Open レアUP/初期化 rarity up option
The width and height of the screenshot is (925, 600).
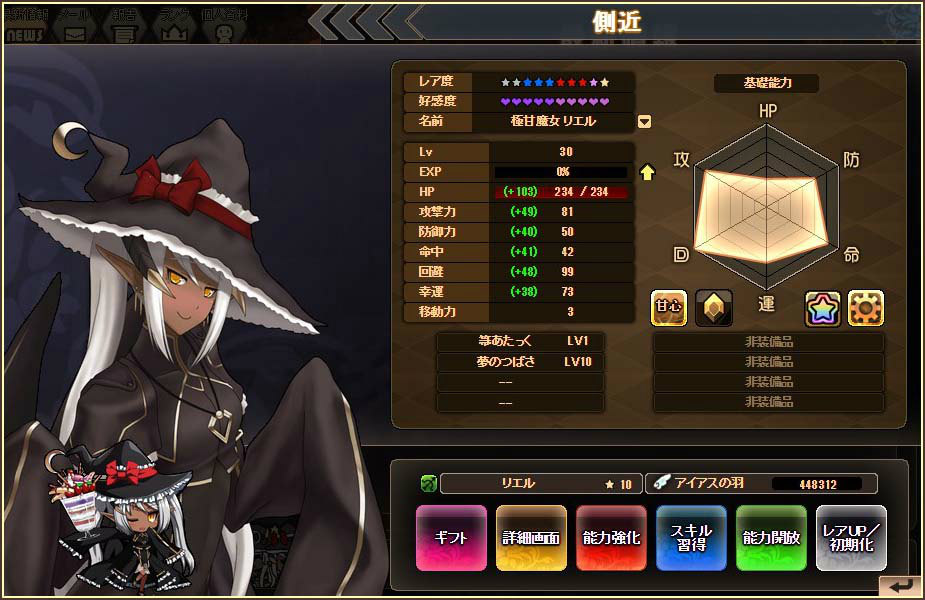click(x=851, y=537)
